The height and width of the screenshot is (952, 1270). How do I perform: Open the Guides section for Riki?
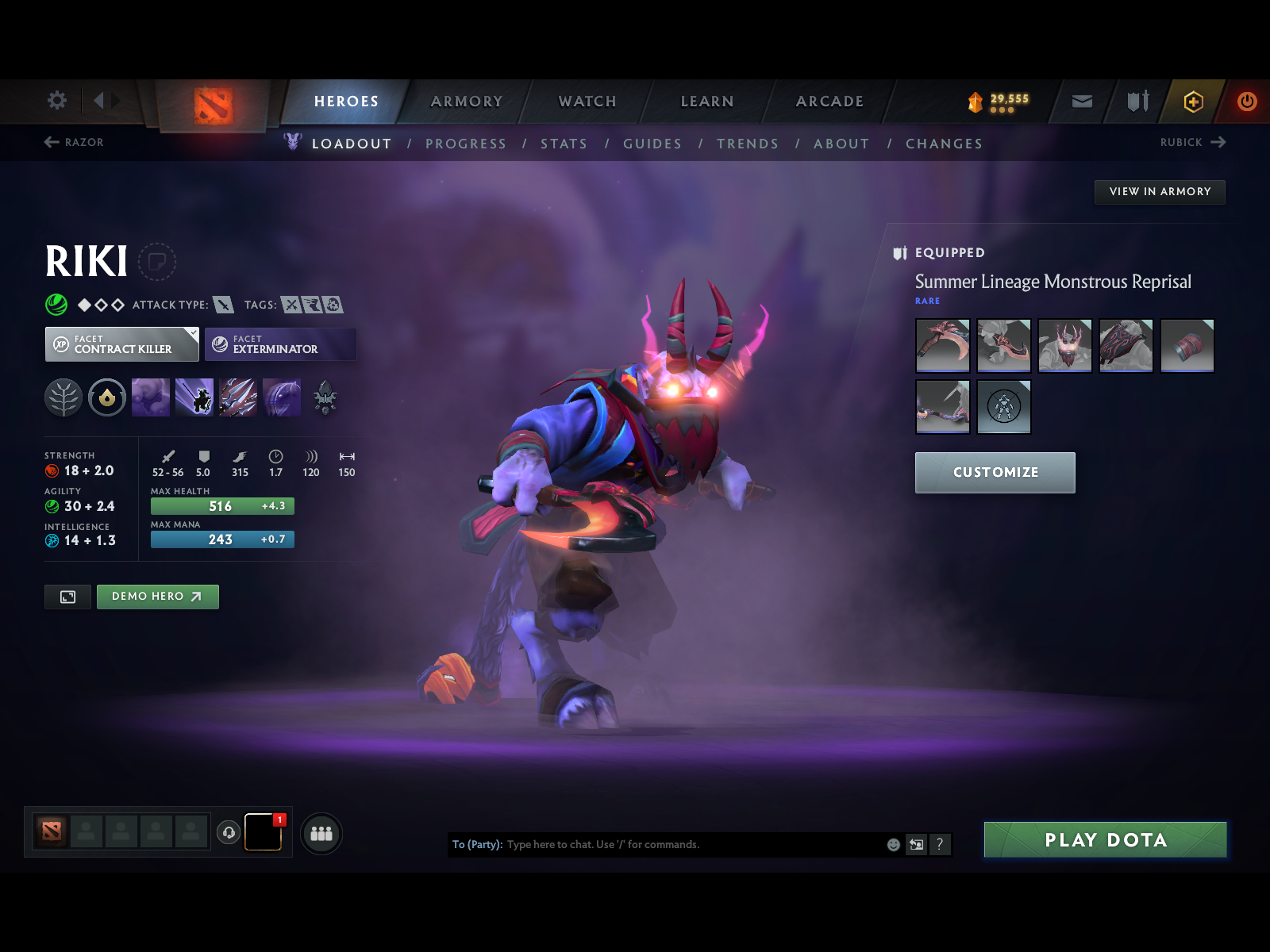(652, 144)
